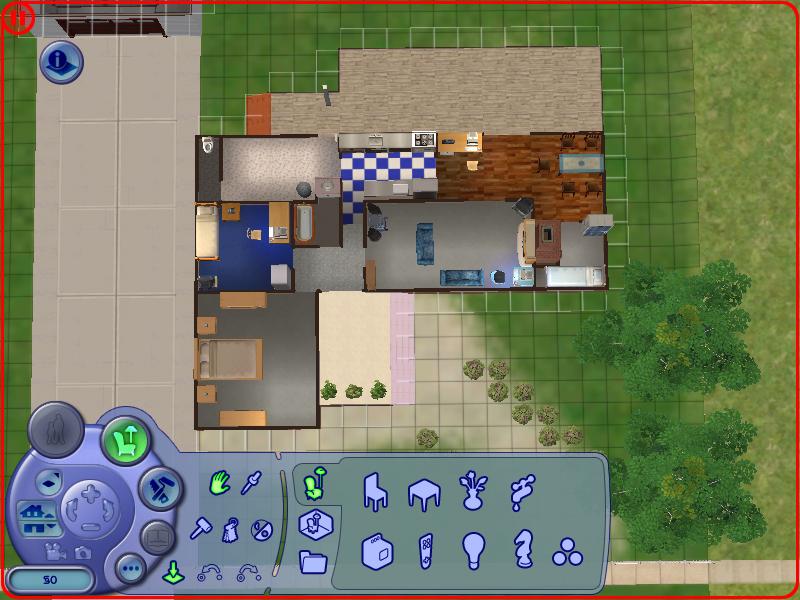Screen dimensions: 800x600
Task: Open the Decorative vase category
Action: tap(473, 491)
